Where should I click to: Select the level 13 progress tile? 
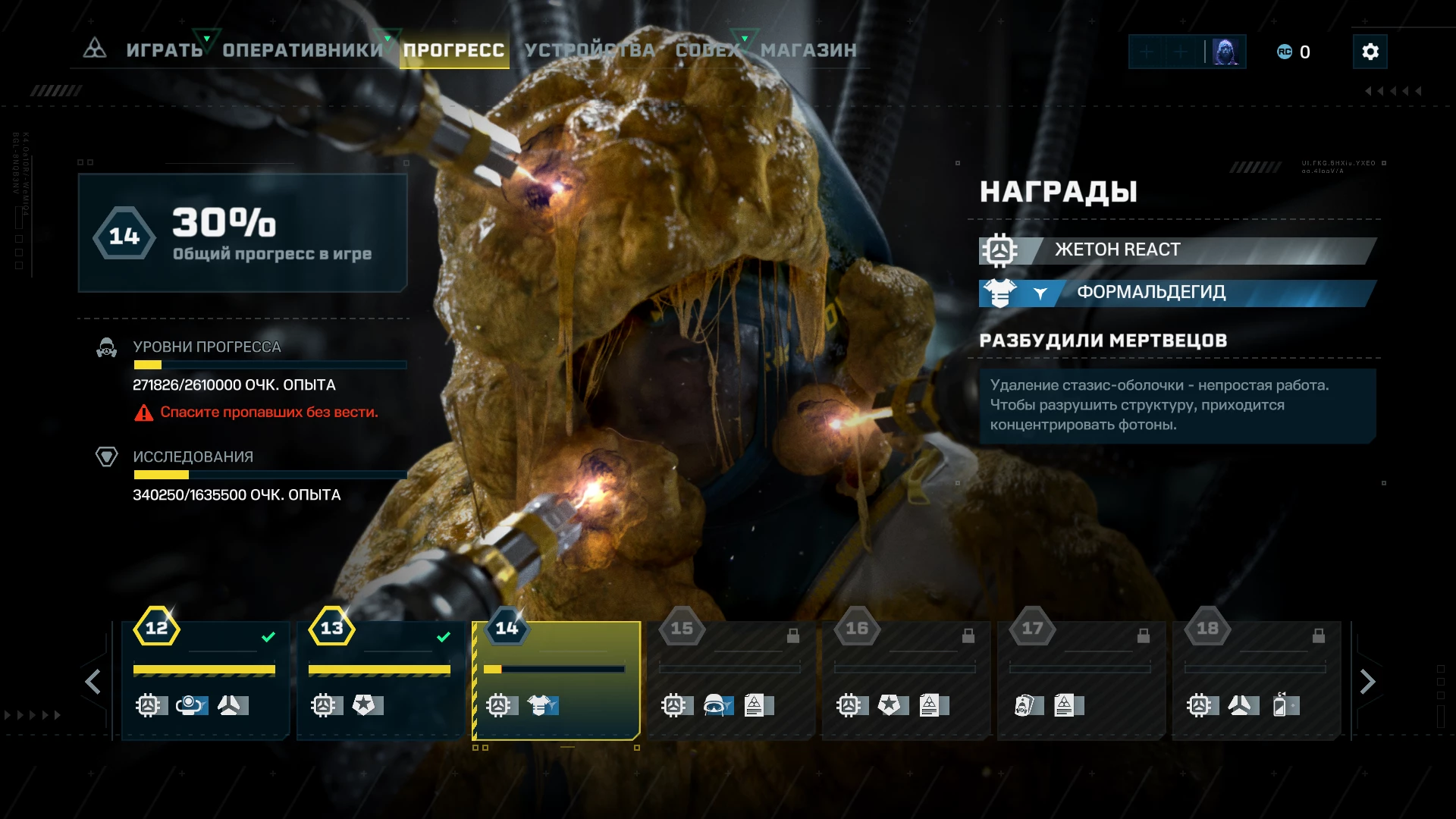click(x=380, y=680)
